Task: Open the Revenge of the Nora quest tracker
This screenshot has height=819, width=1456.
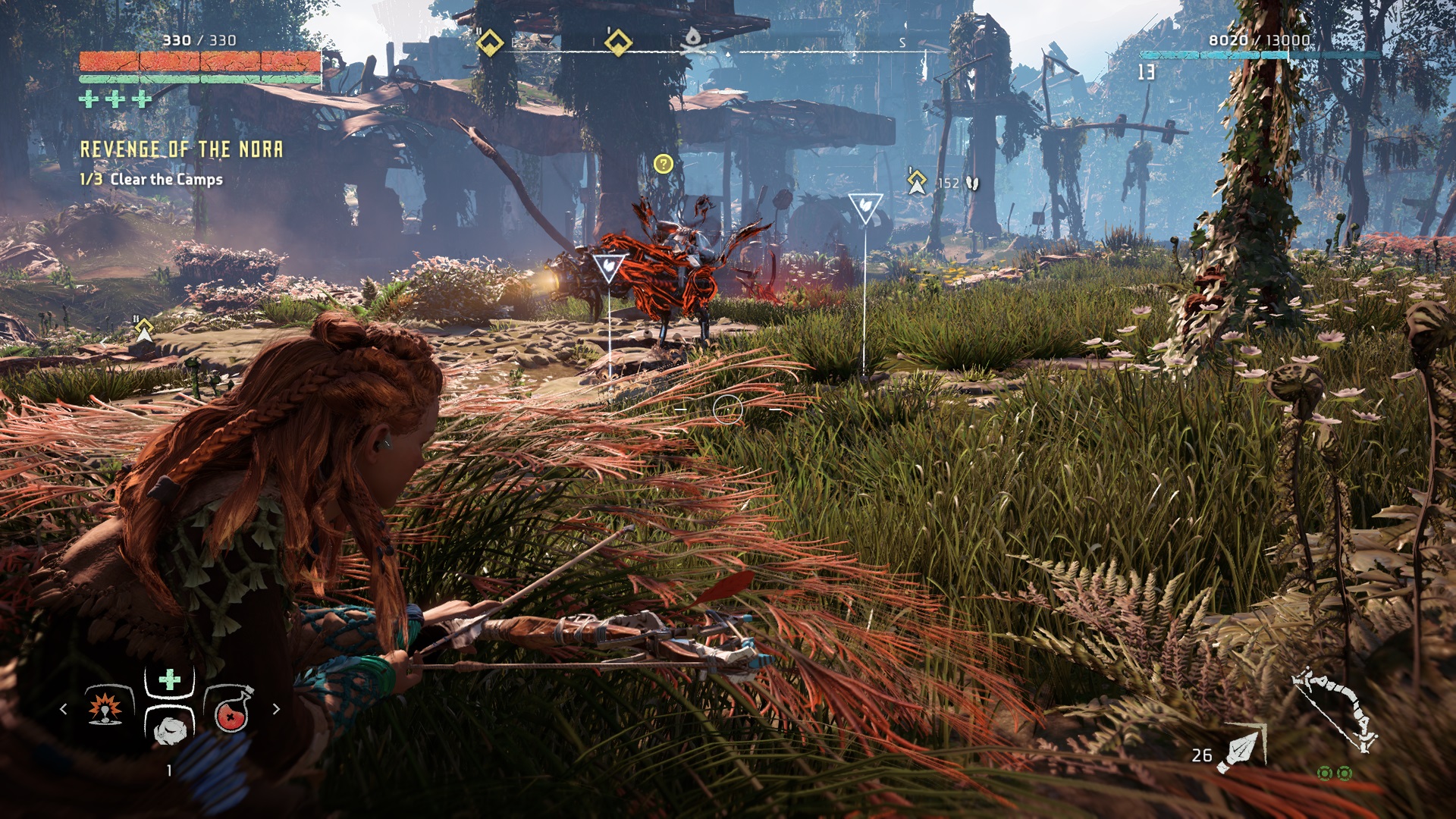Action: (181, 149)
